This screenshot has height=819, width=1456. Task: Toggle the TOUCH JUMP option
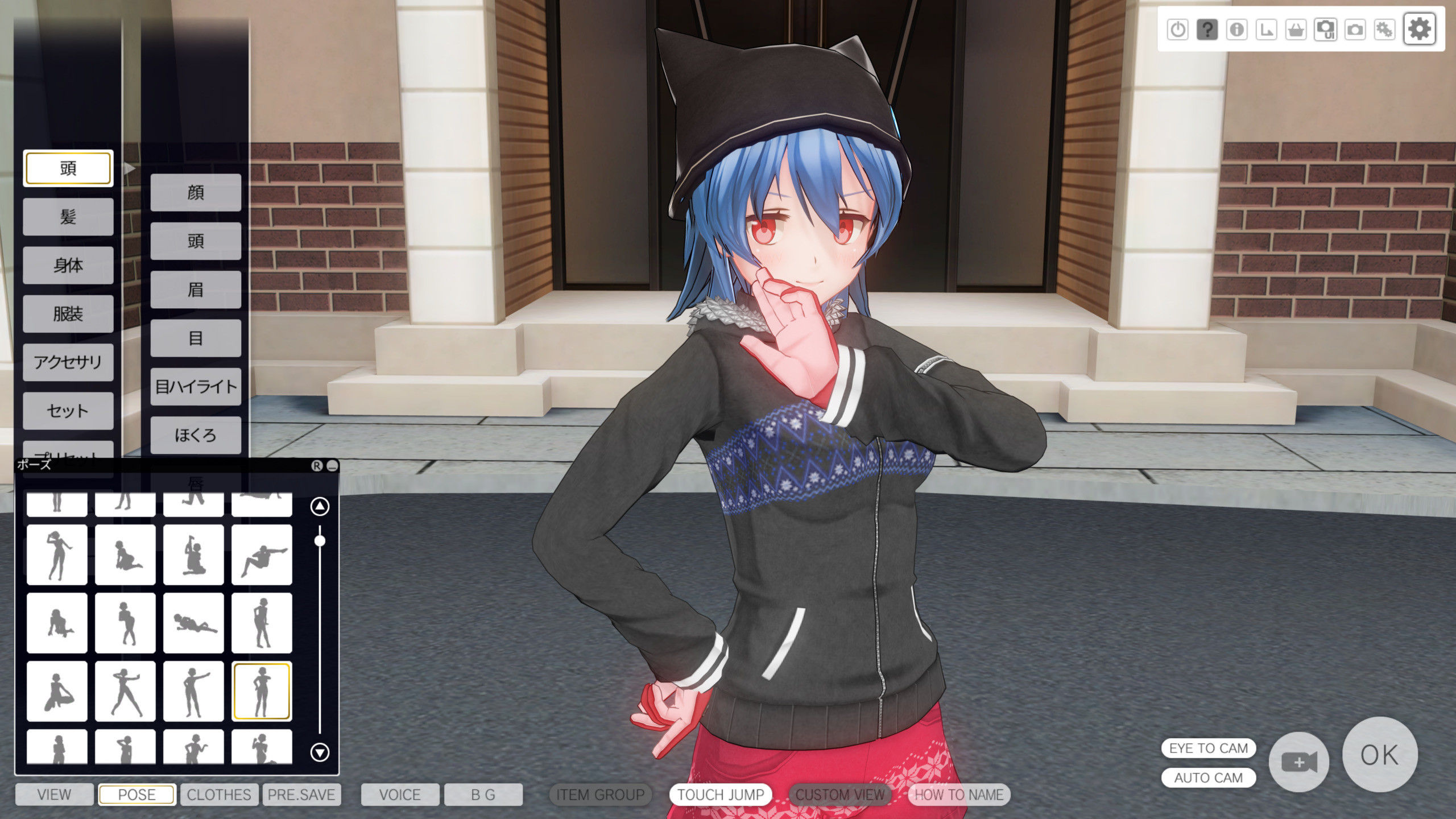[721, 795]
